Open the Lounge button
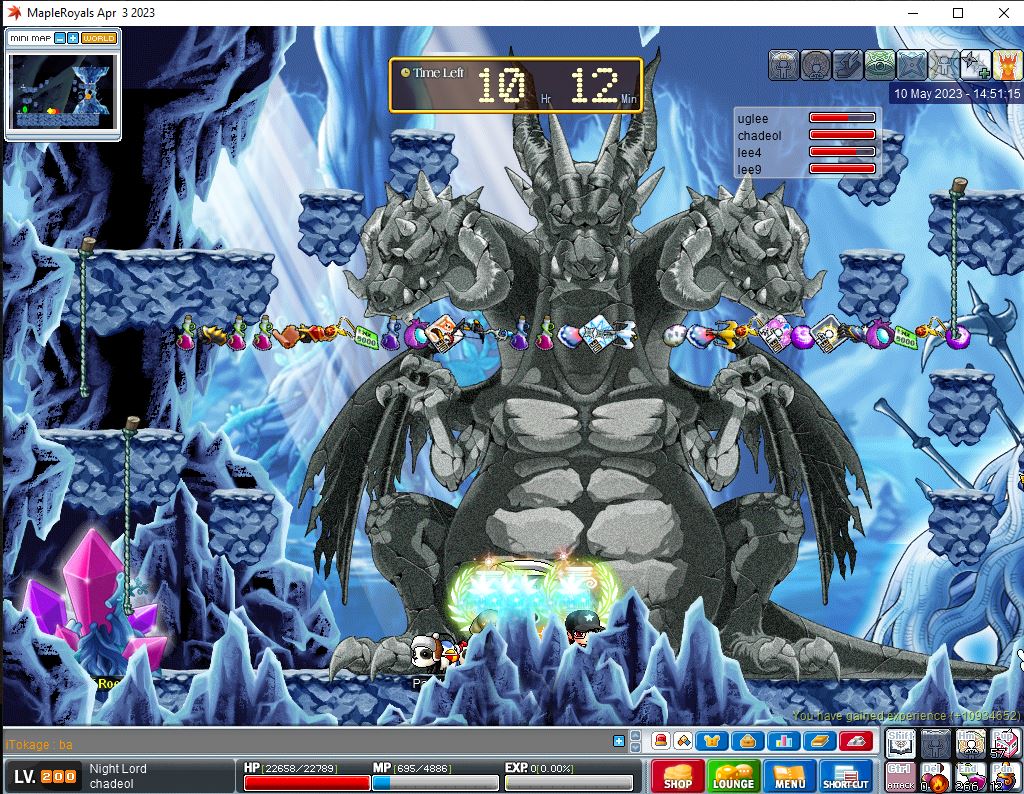The image size is (1024, 794). (733, 777)
